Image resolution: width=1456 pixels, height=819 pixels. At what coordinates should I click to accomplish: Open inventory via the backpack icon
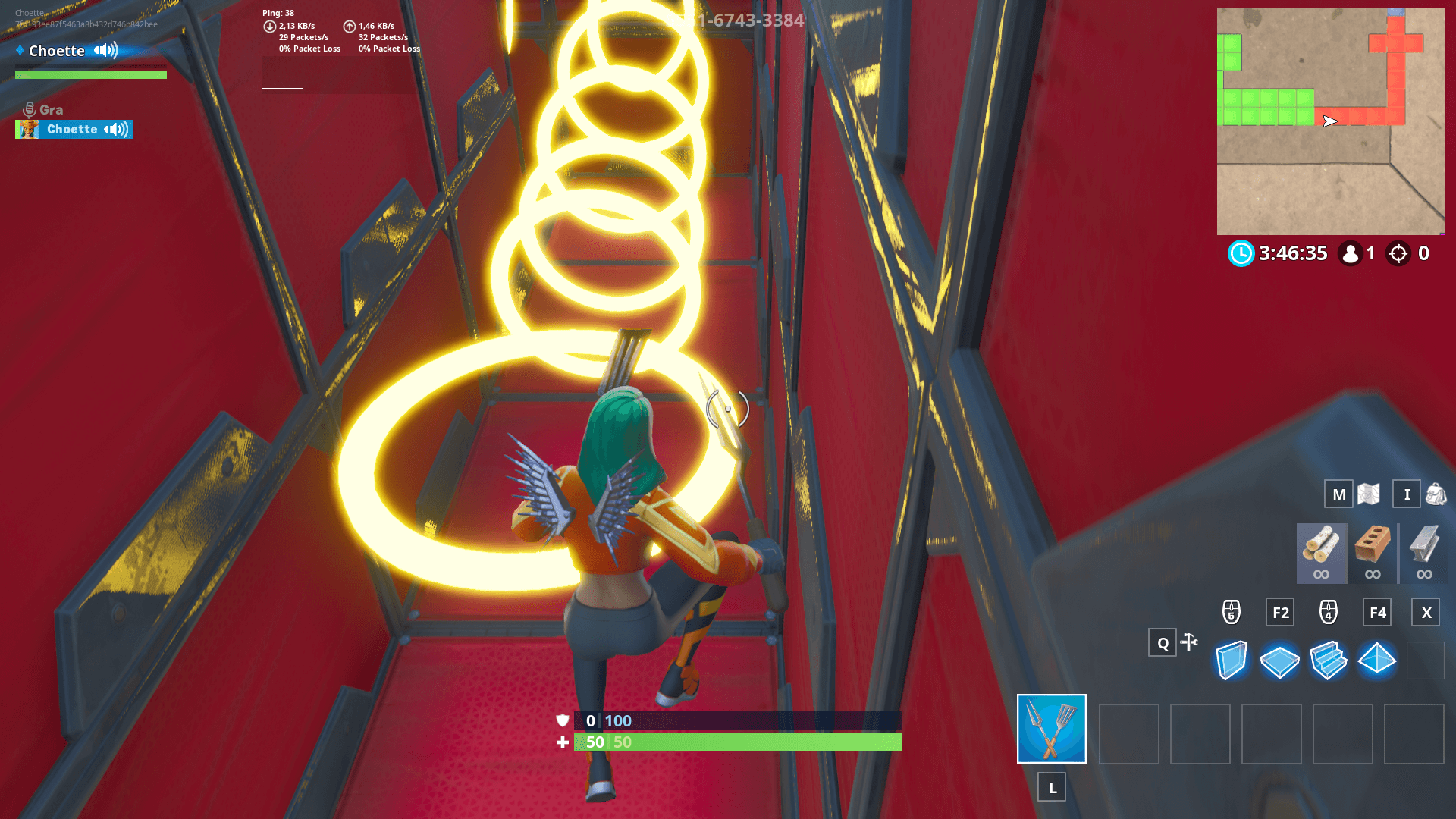[x=1432, y=494]
